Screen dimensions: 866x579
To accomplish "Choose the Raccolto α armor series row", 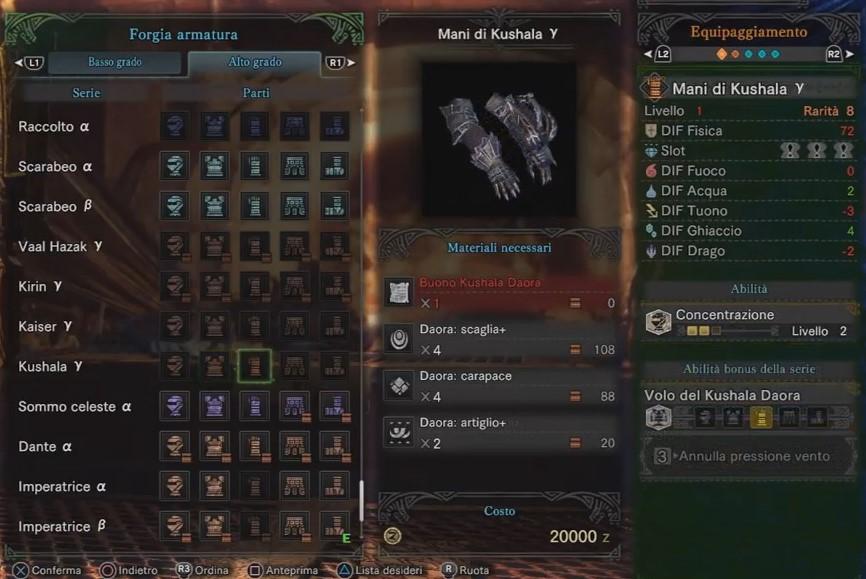I will click(55, 127).
